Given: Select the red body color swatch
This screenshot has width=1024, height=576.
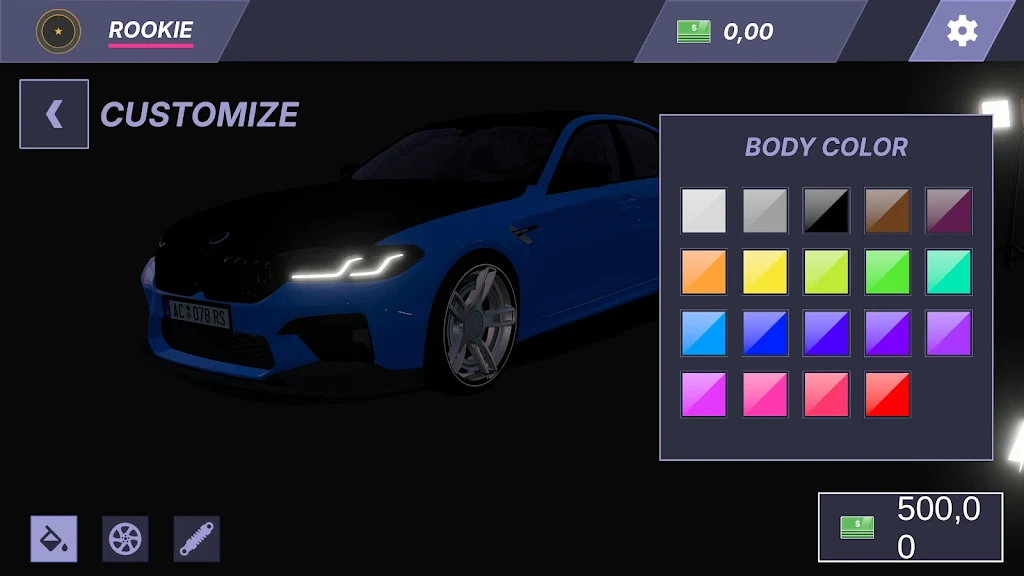Looking at the screenshot, I should (887, 394).
